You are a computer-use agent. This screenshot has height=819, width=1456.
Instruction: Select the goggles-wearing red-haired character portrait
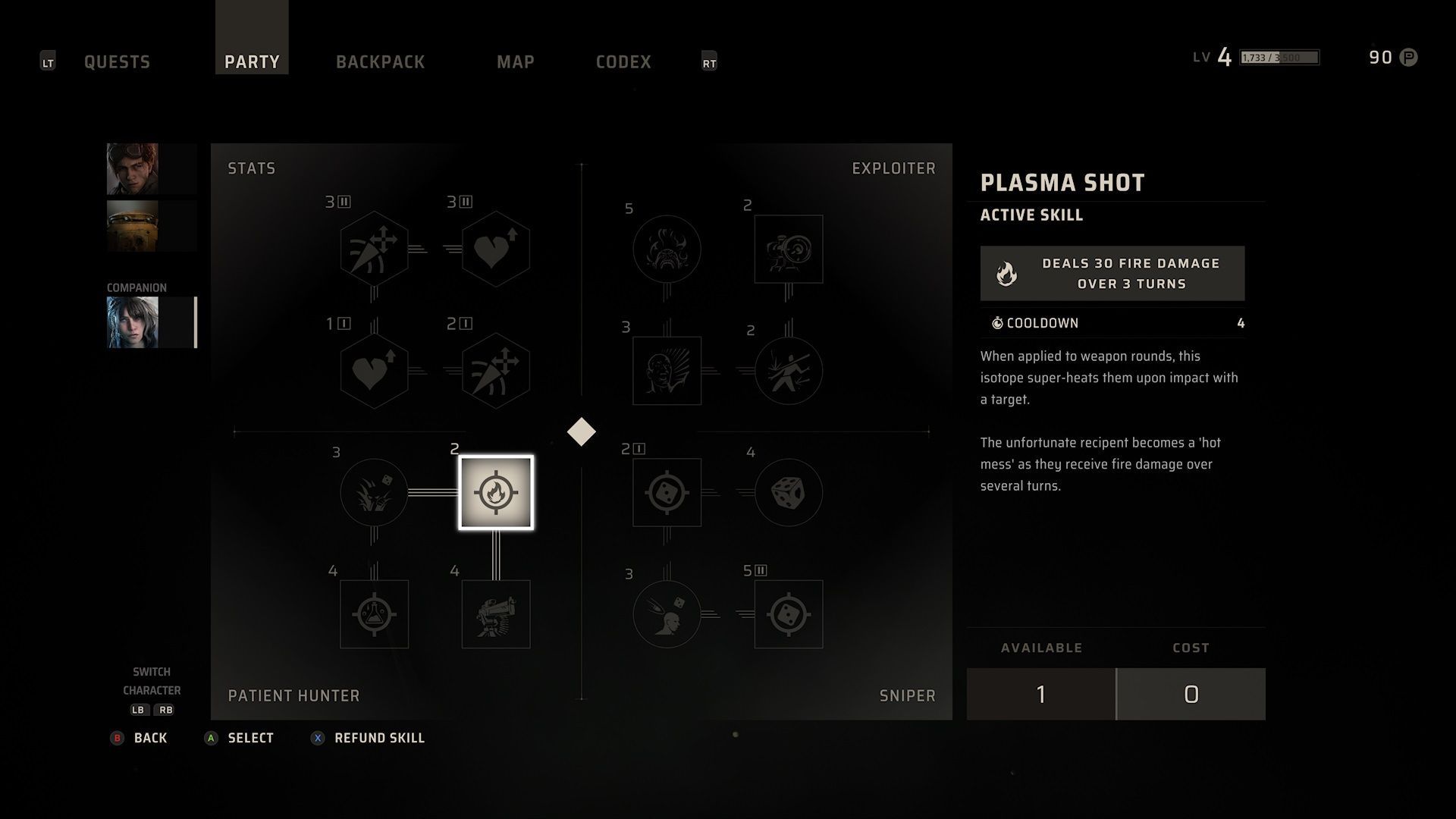coord(133,168)
